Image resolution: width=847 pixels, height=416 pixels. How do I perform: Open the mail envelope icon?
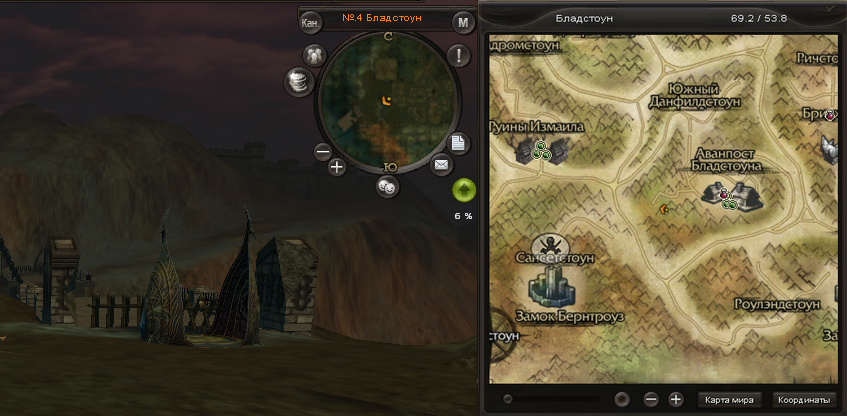[441, 164]
